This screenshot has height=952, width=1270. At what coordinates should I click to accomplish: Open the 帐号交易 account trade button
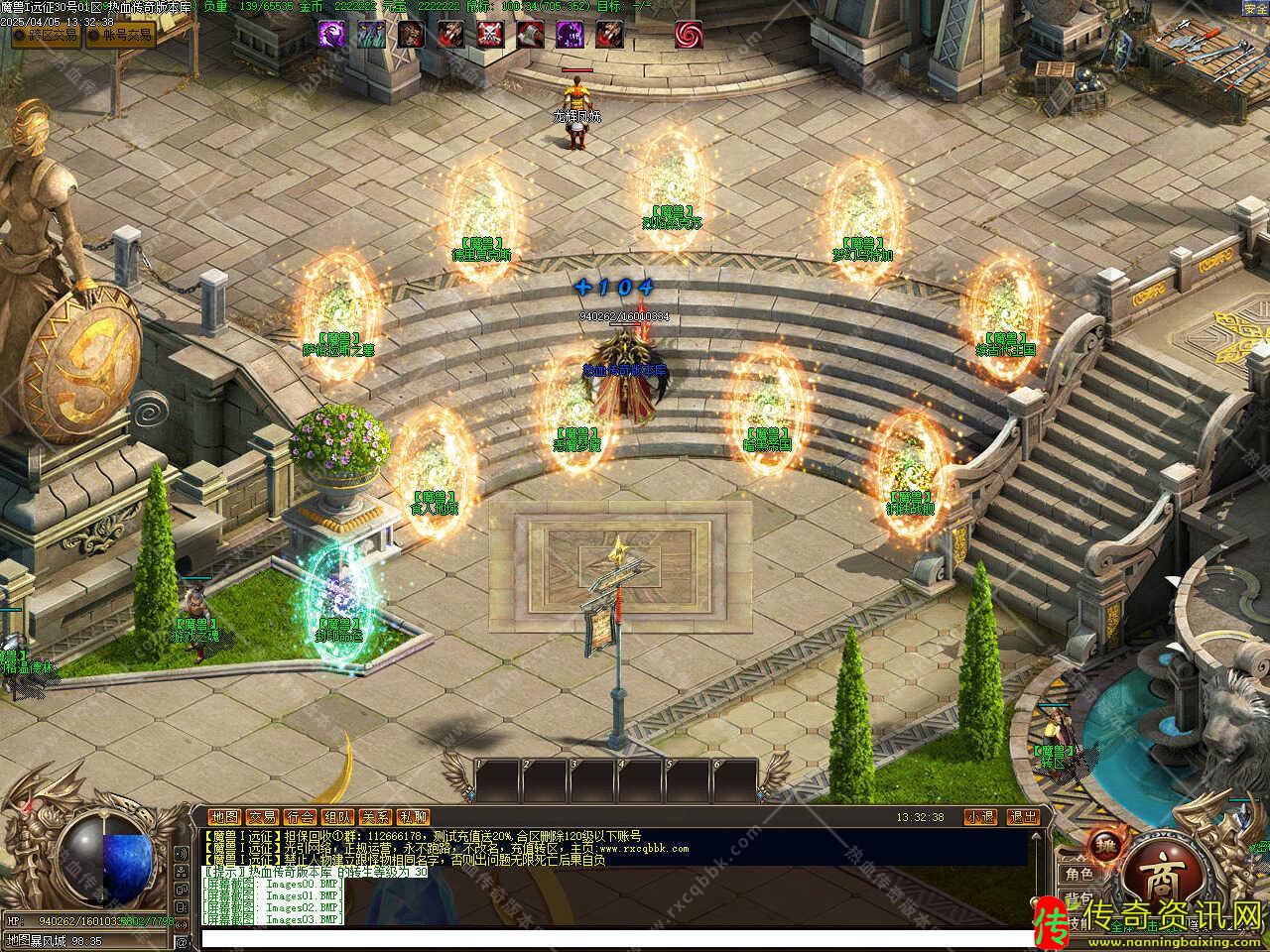(121, 36)
